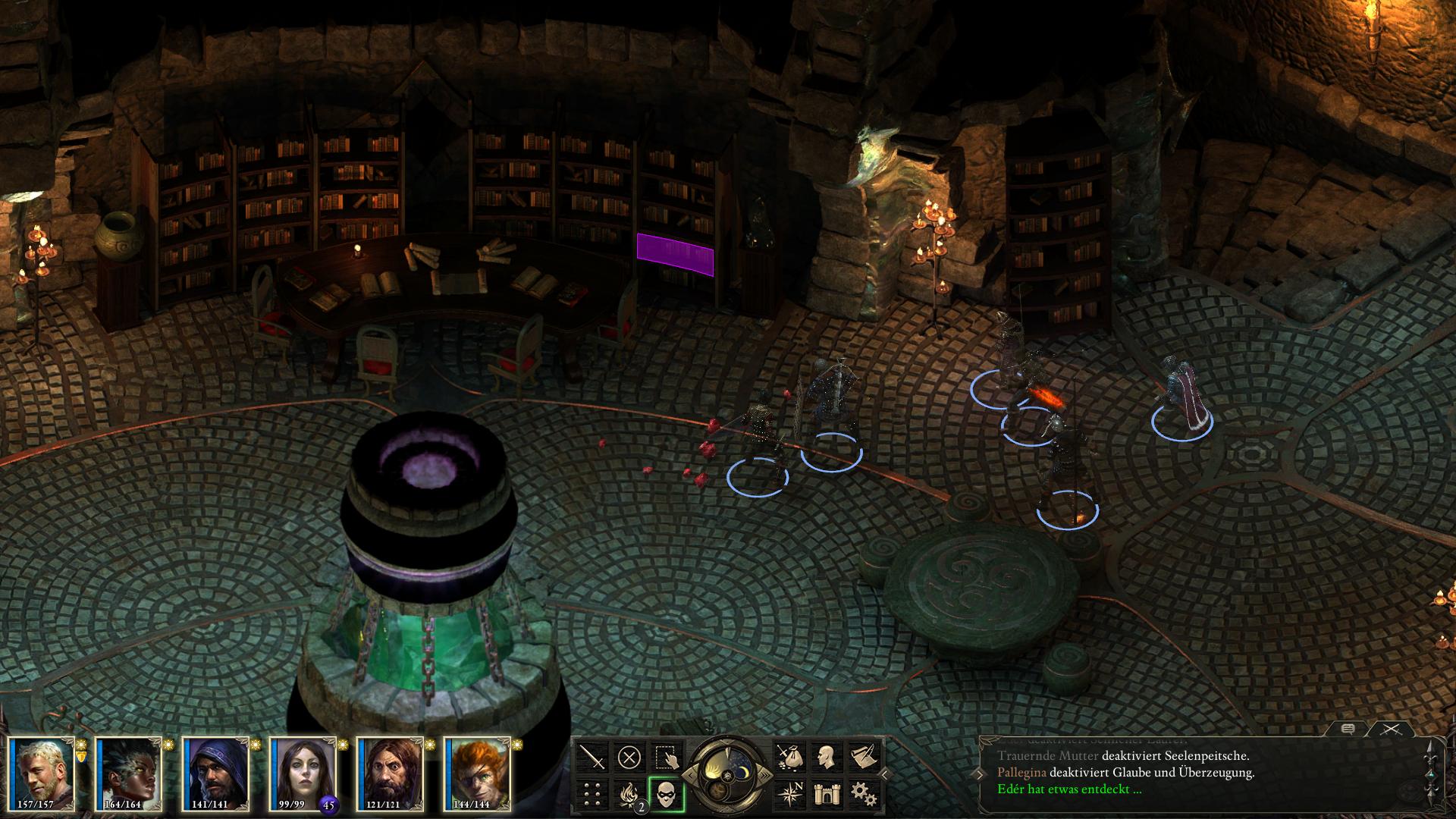Toggle the masked-face stealth mode button
This screenshot has height=819, width=1456.
coord(667,794)
